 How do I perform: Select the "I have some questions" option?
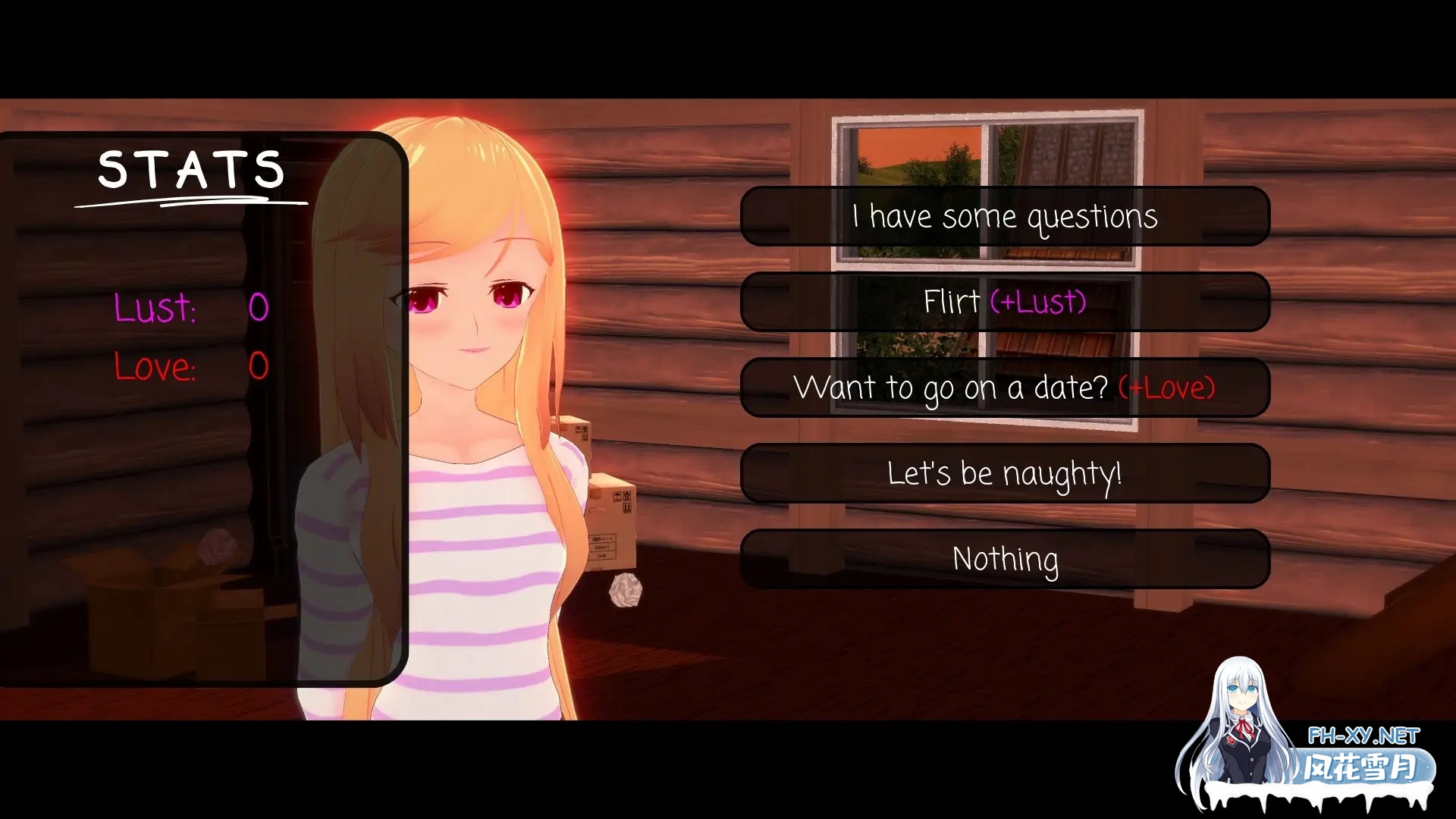tap(1005, 216)
